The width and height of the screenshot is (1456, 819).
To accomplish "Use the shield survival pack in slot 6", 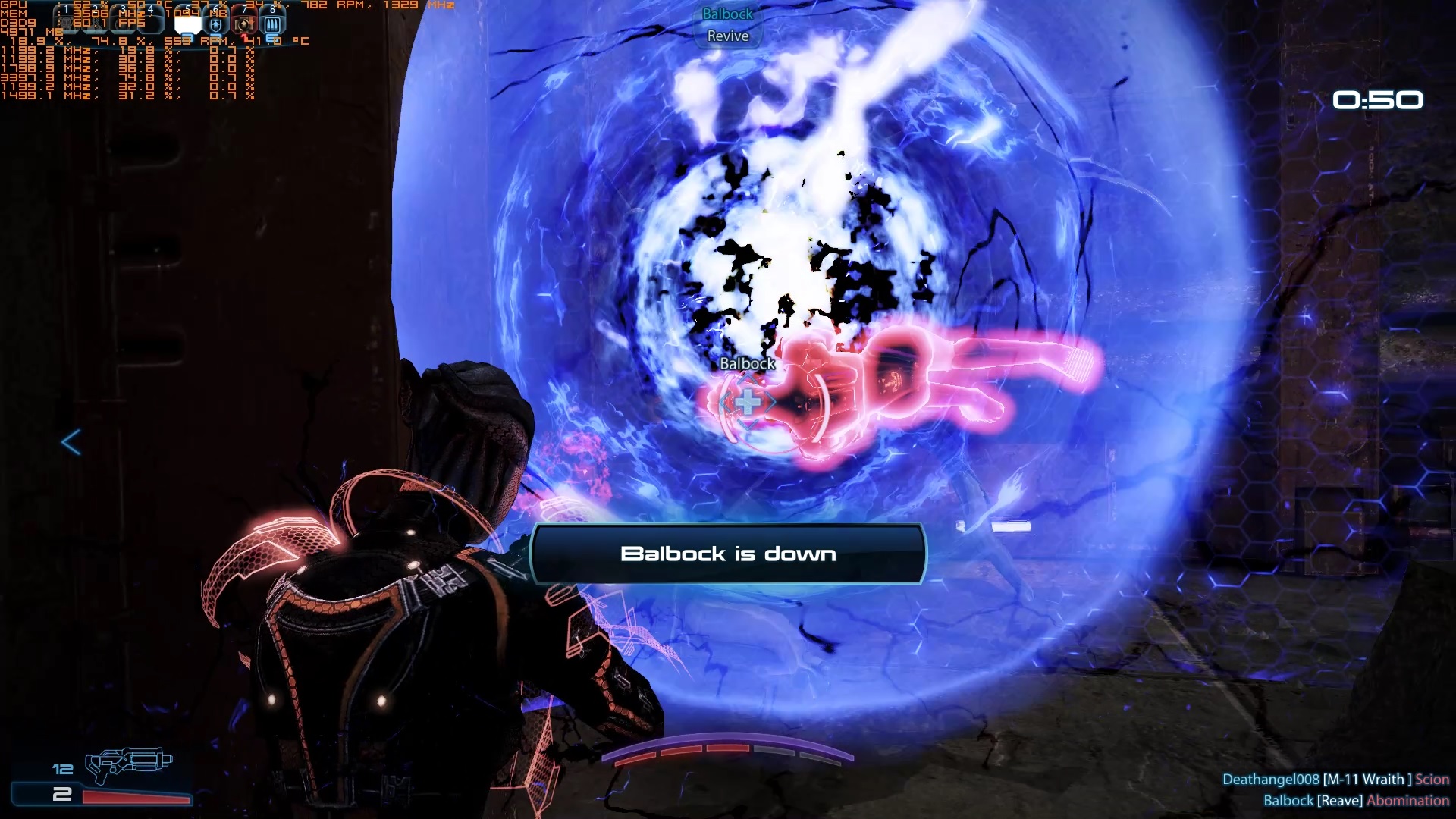I will (216, 24).
